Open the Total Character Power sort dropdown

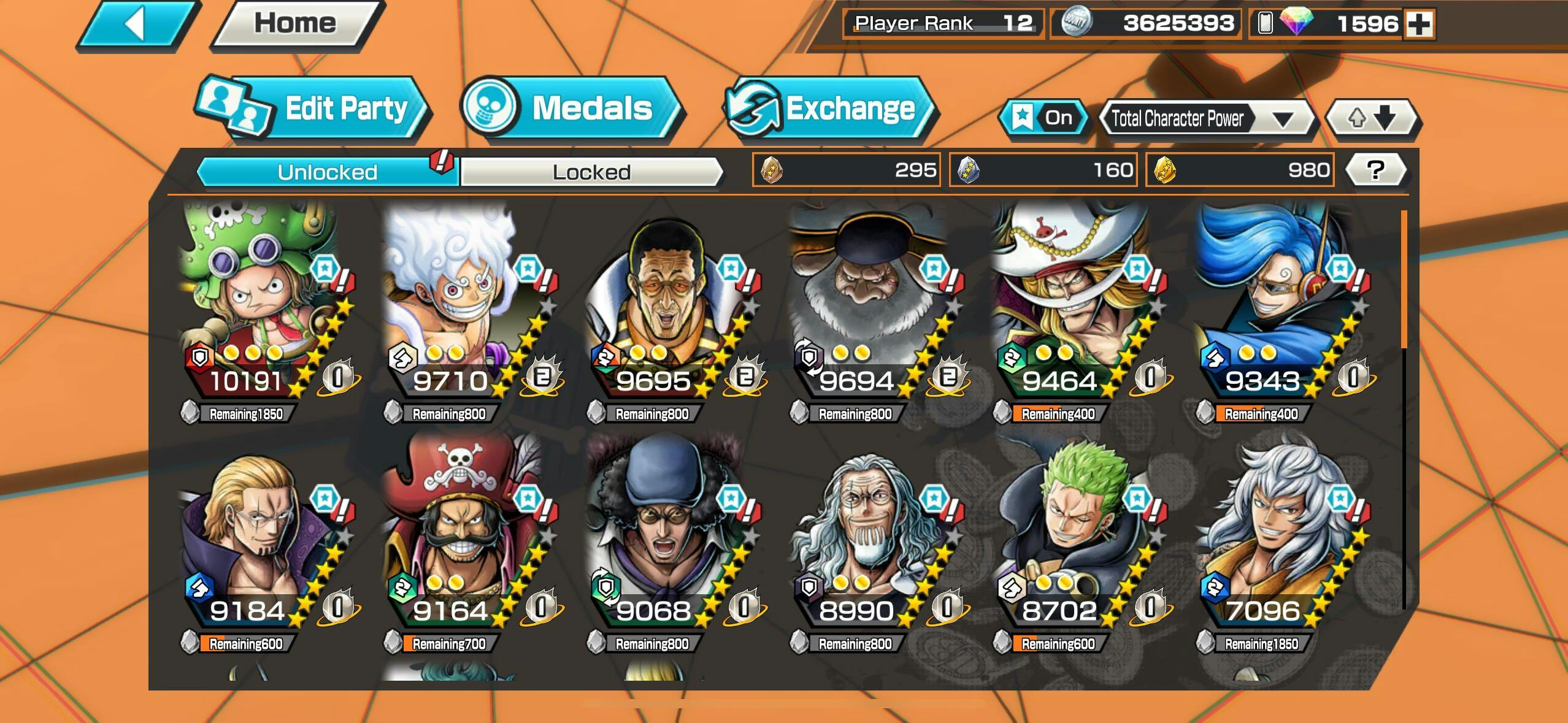1207,118
